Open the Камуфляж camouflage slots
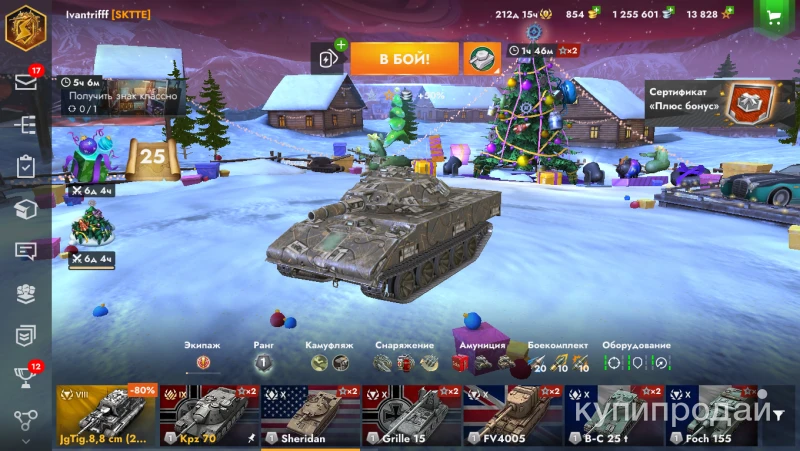800x451 pixels. pos(330,362)
